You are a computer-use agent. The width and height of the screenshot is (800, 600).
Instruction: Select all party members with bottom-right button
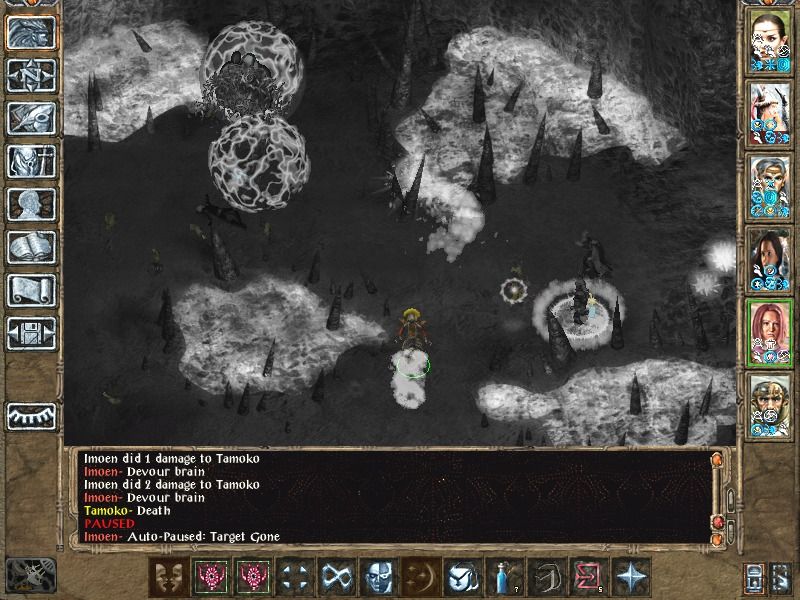click(781, 578)
